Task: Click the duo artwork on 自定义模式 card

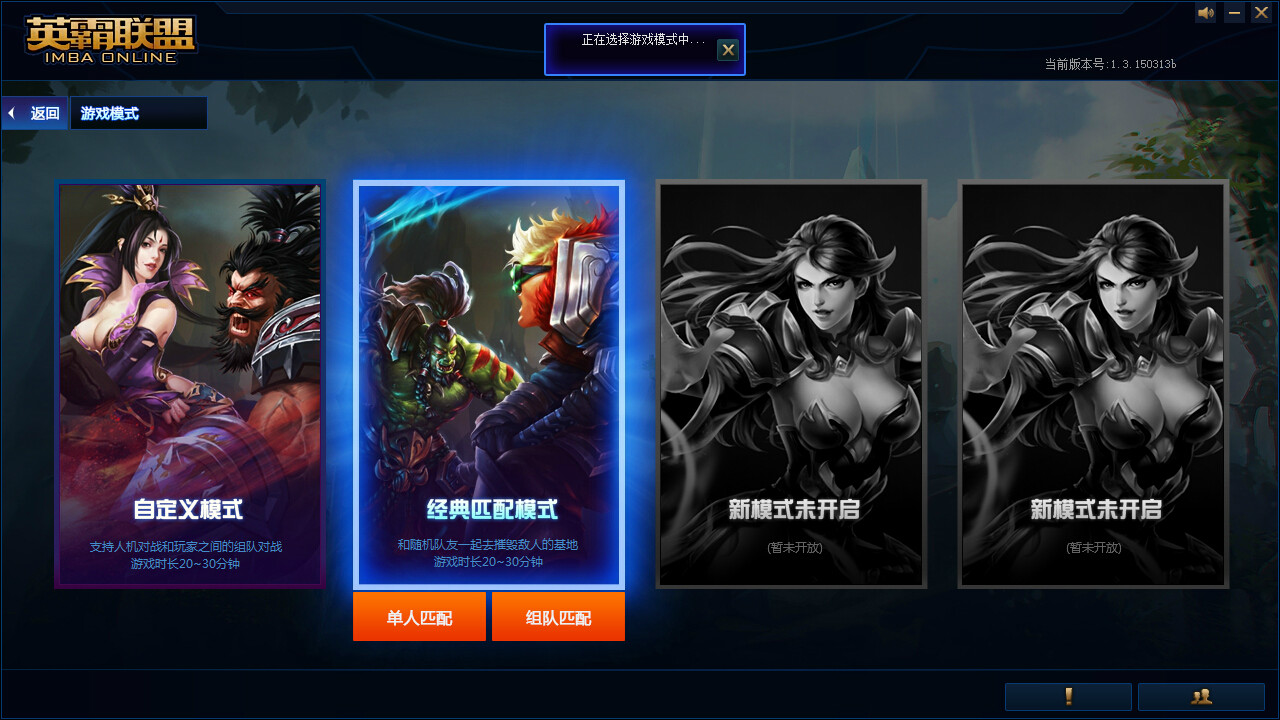Action: click(190, 330)
